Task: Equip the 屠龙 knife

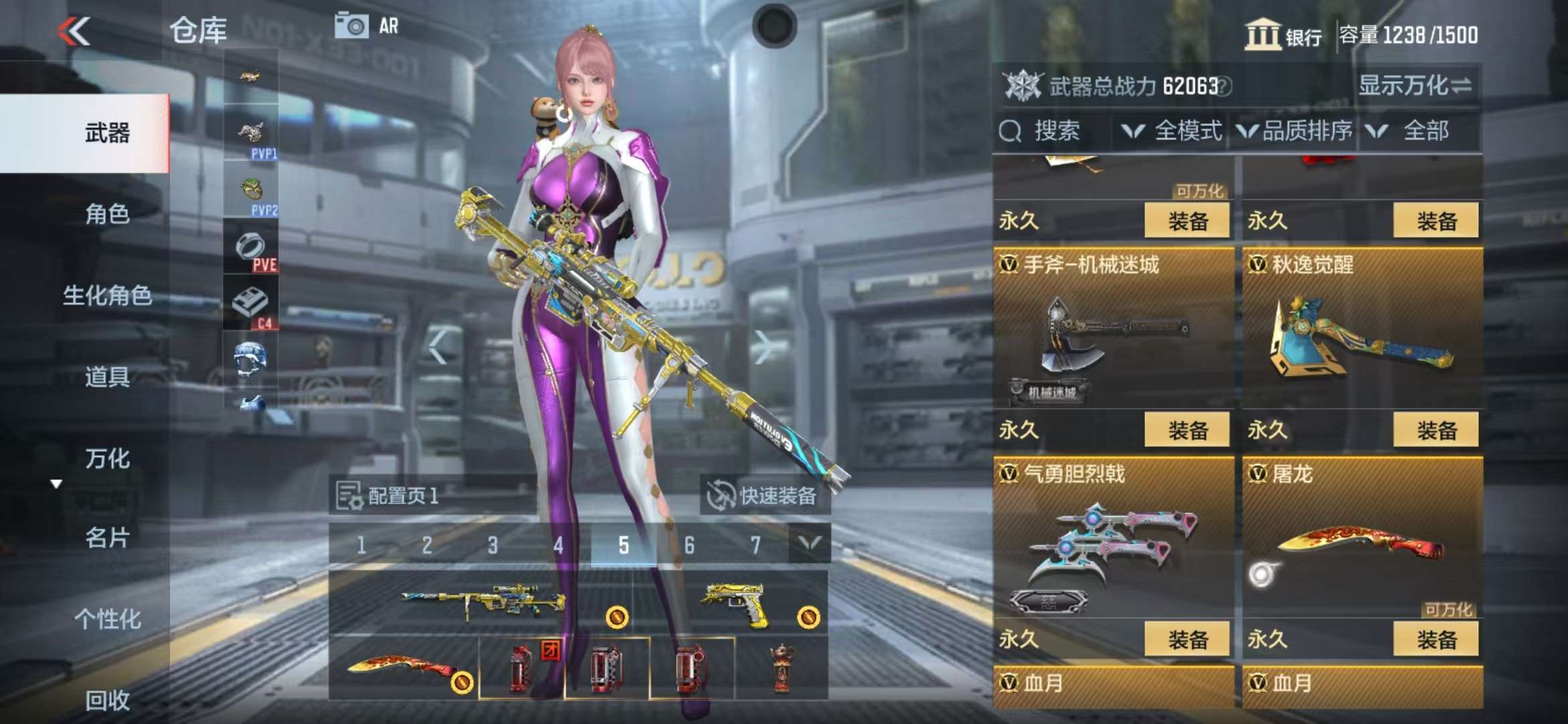Action: [x=1436, y=640]
